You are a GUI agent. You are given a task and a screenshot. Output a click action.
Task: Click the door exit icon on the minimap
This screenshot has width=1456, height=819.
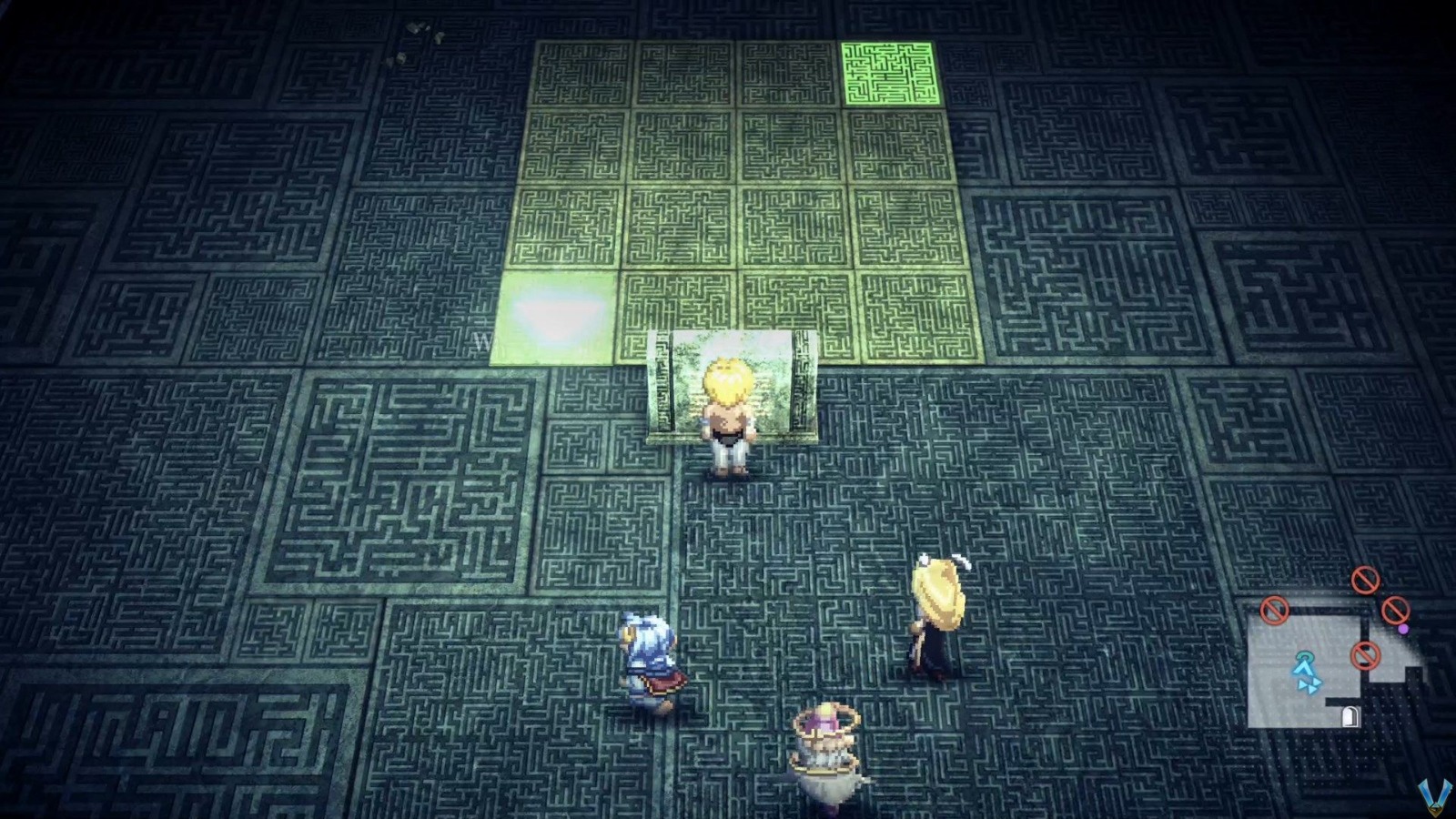point(1350,715)
